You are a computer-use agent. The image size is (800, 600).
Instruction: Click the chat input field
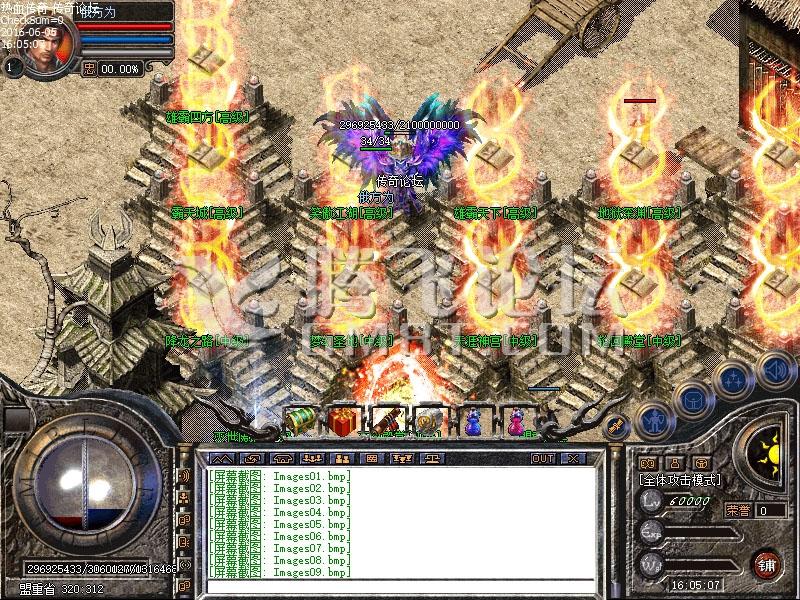tap(400, 586)
